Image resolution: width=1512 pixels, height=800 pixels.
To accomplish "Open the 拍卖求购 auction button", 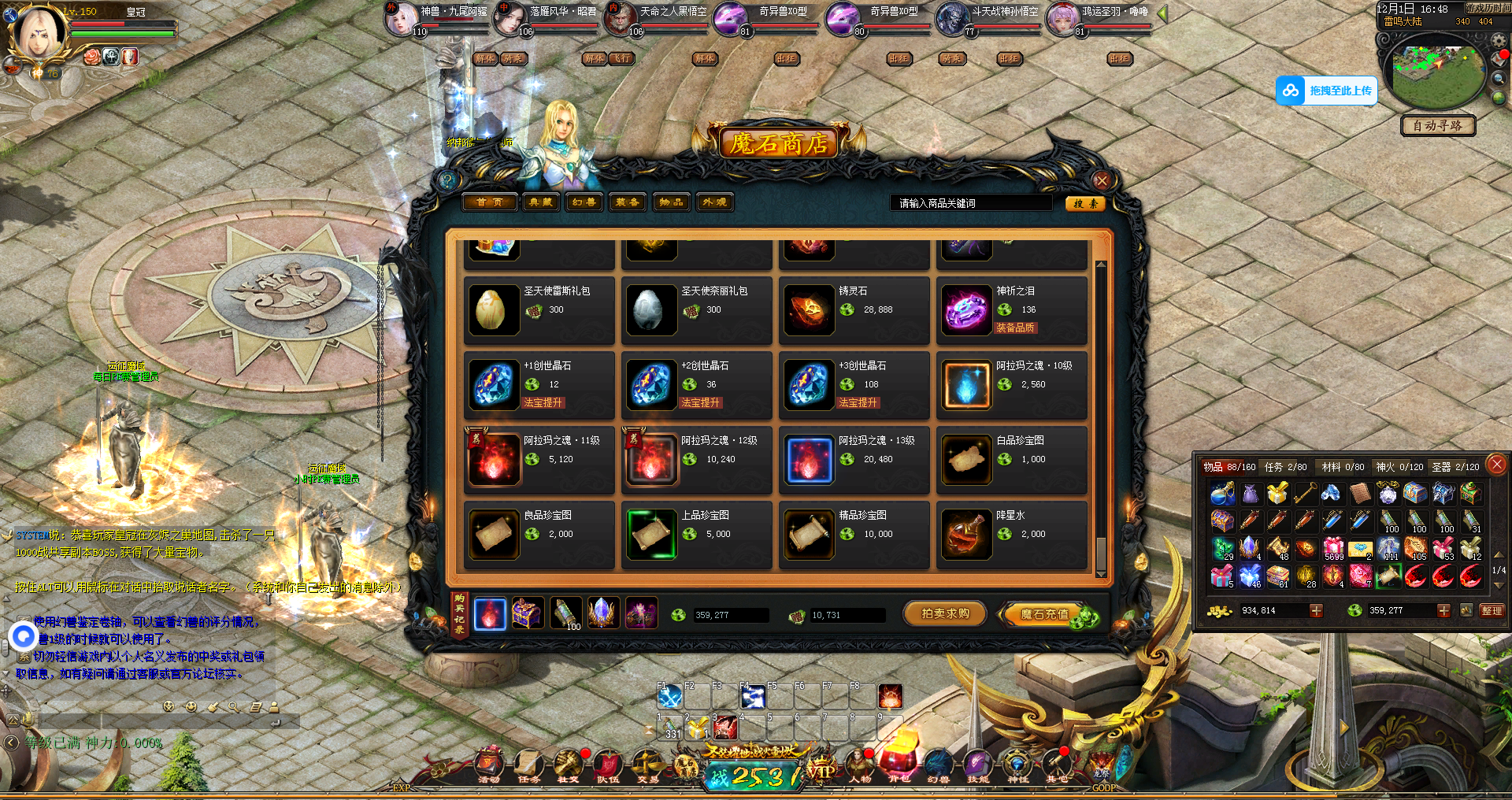I will pos(945,614).
